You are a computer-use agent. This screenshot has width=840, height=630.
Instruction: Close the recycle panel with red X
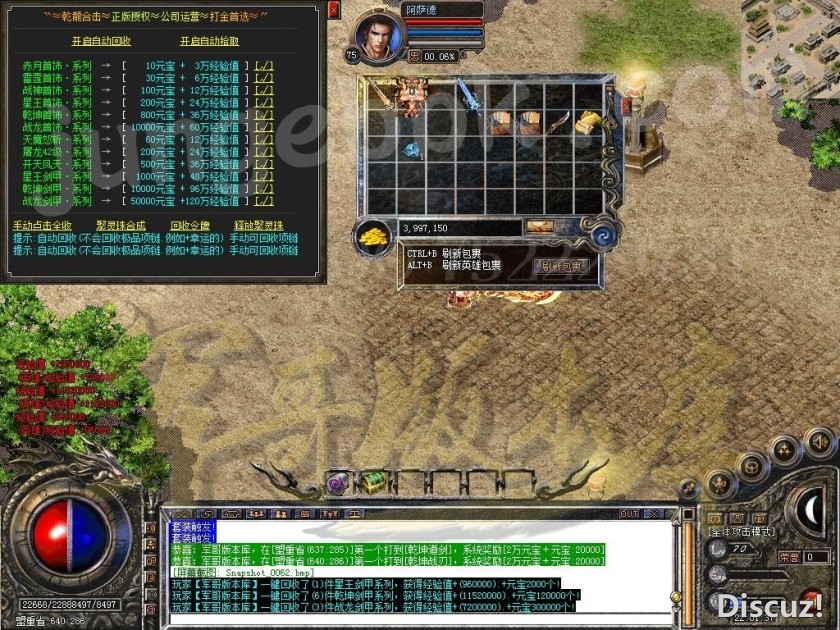[333, 9]
